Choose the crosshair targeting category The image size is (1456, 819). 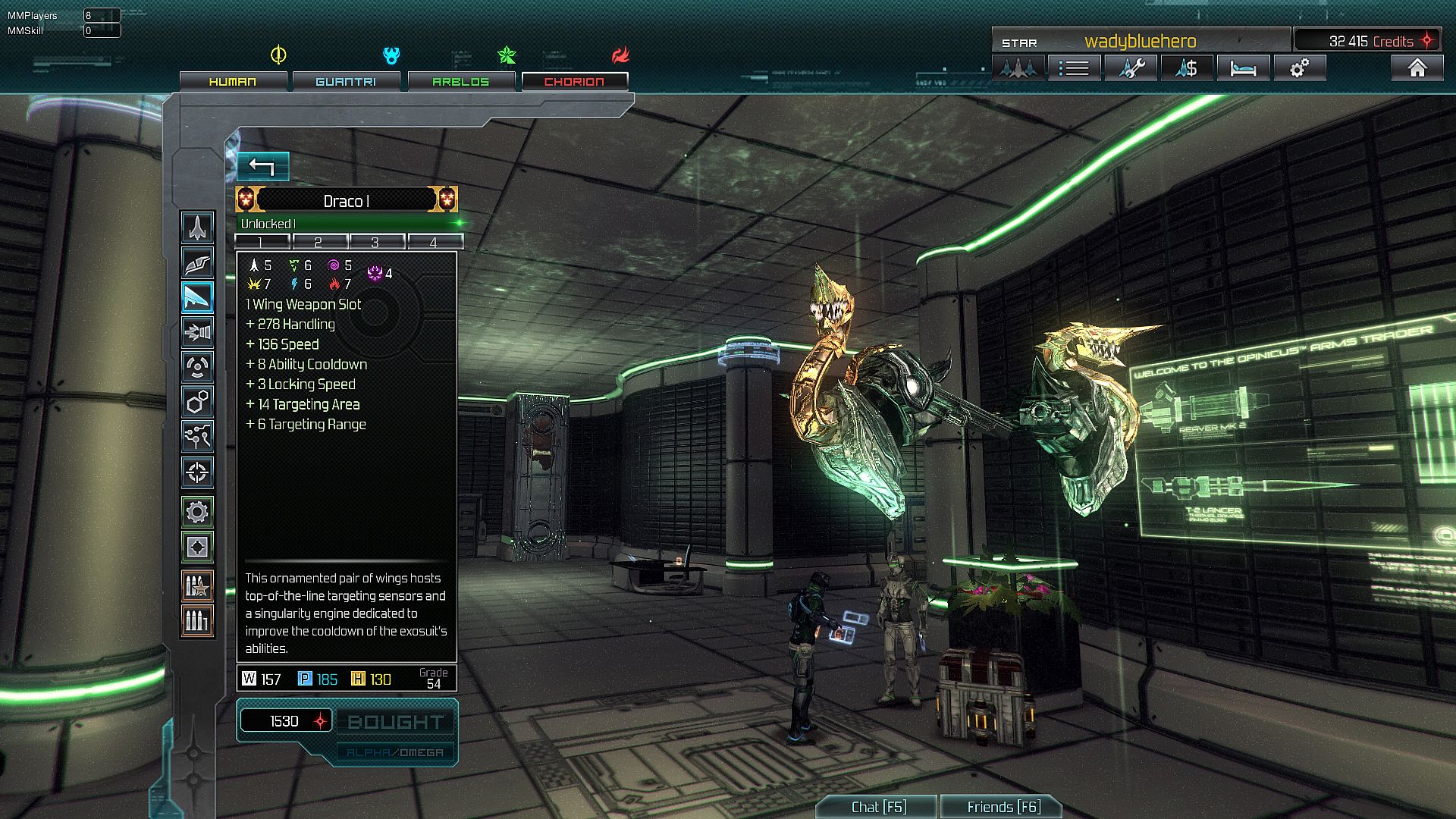coord(197,472)
